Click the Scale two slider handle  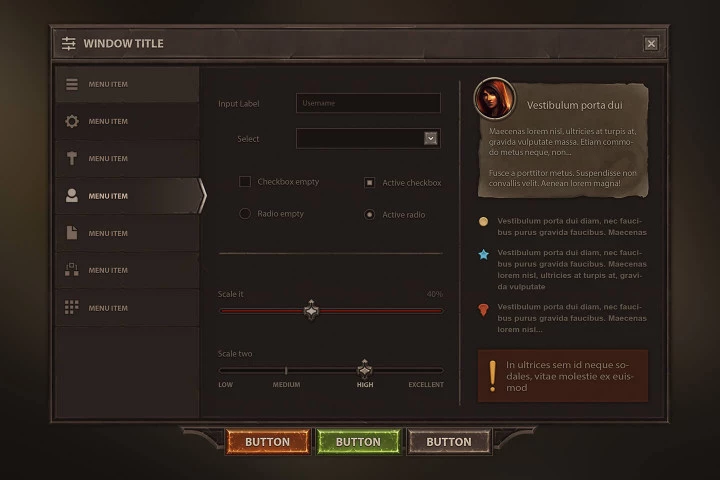pos(365,370)
